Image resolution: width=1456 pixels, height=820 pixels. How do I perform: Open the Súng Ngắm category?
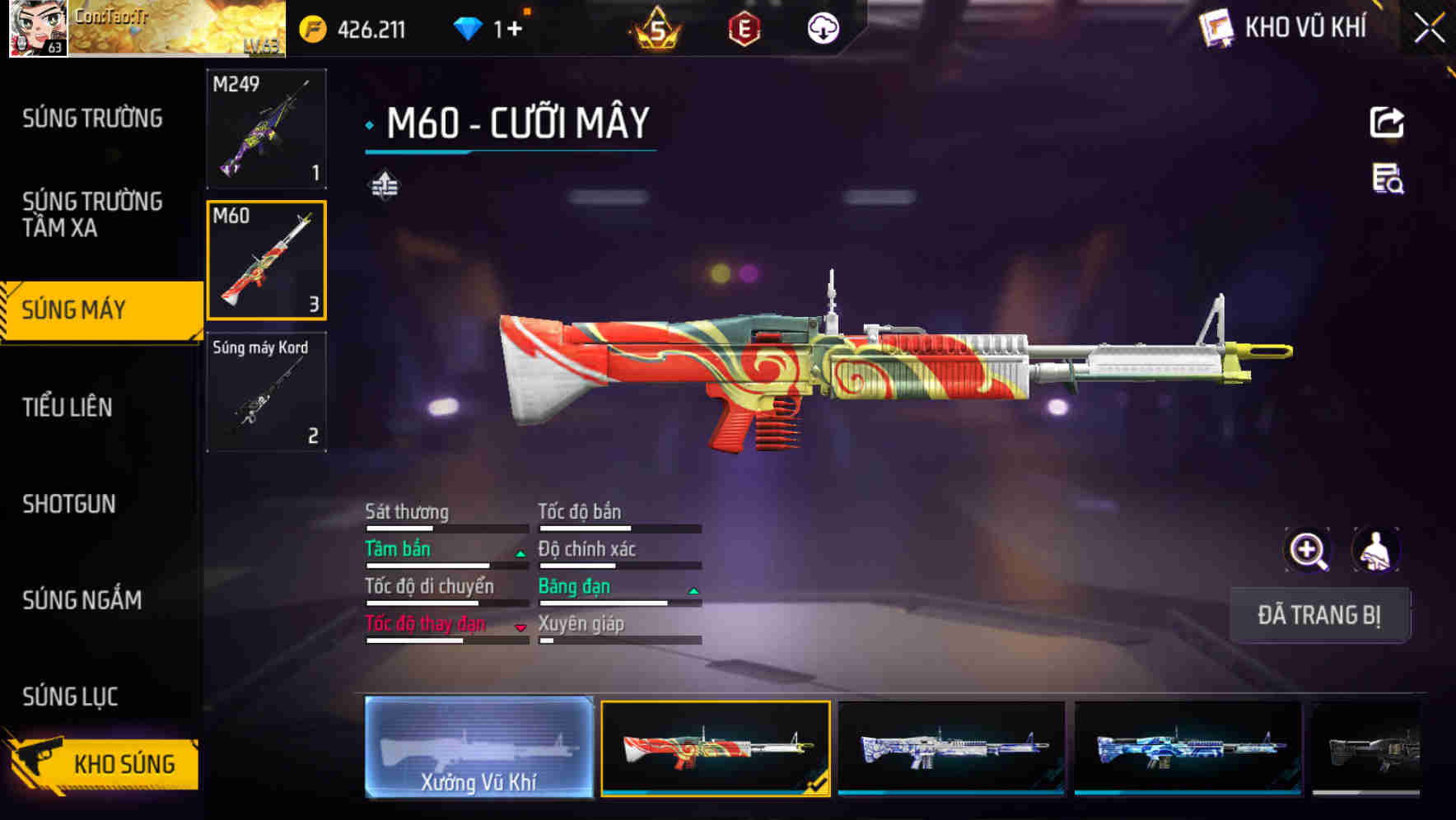82,600
